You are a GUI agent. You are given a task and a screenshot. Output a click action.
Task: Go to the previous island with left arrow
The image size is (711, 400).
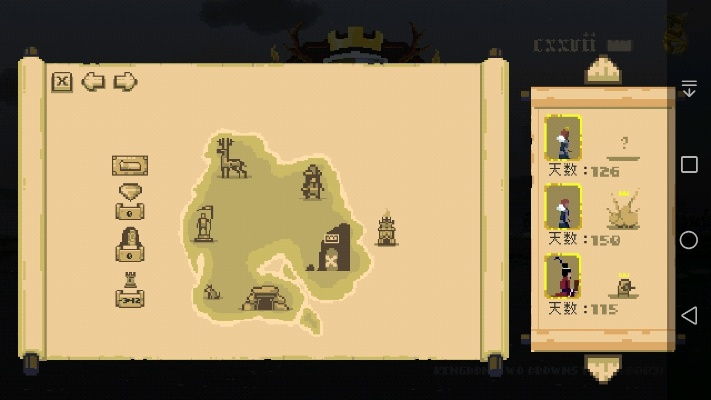[x=93, y=82]
